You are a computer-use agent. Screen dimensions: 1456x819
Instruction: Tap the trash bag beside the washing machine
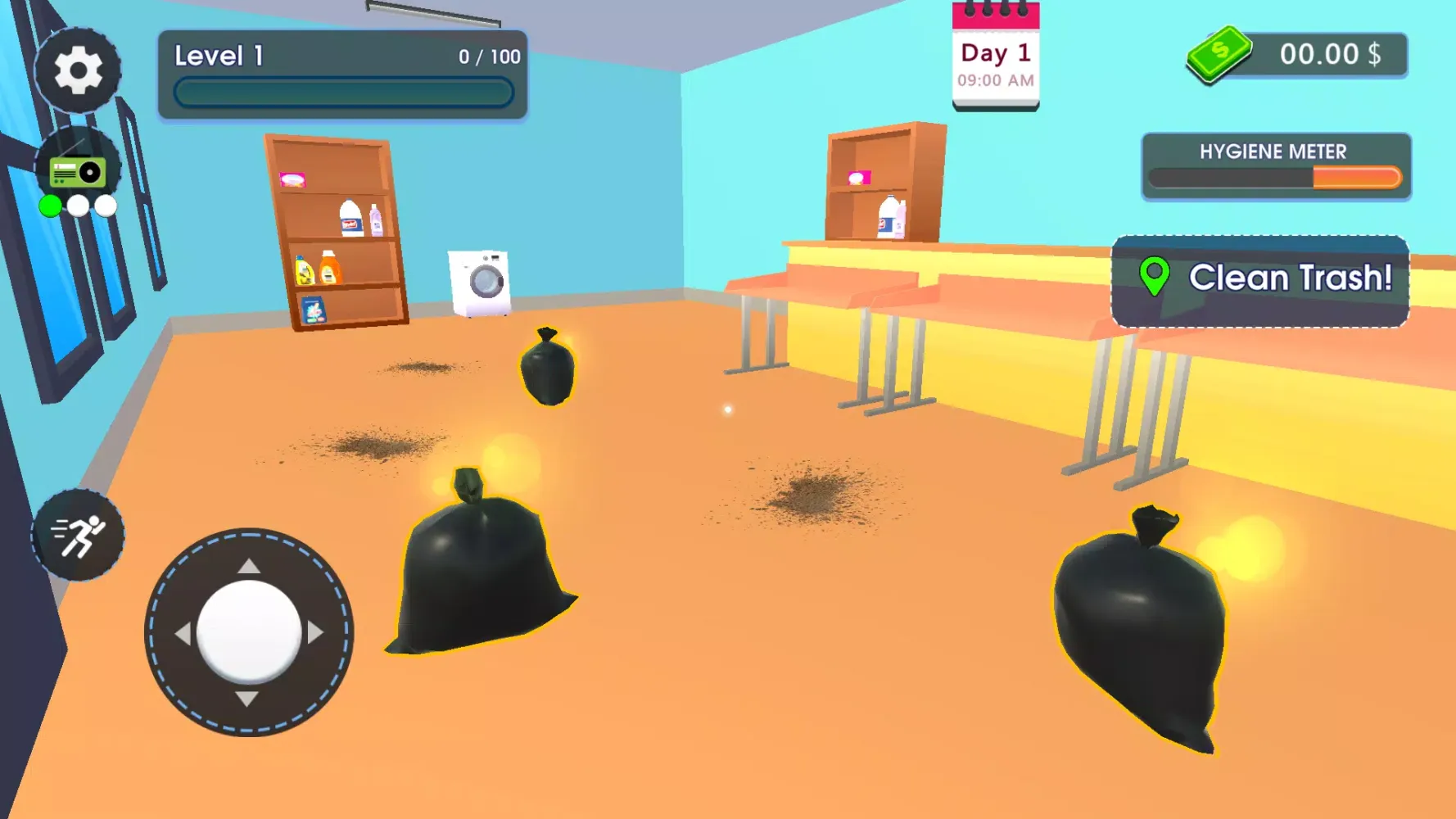[x=549, y=369]
